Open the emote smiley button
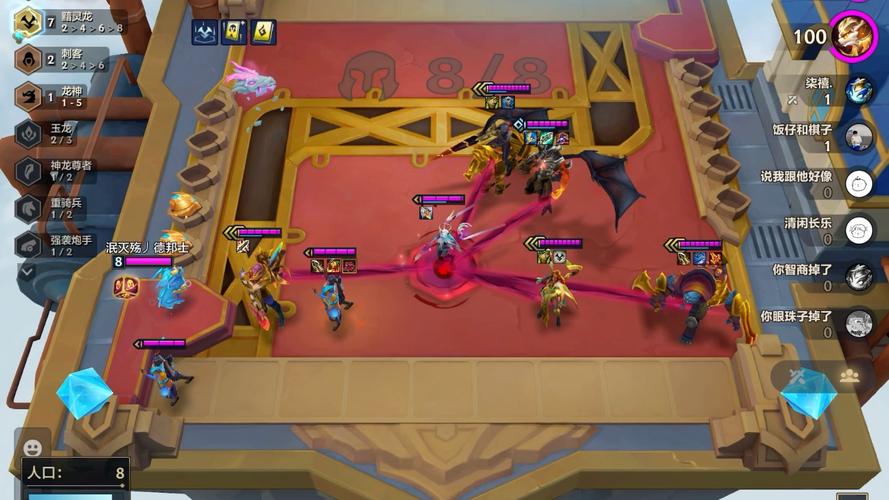 pyautogui.click(x=33, y=447)
